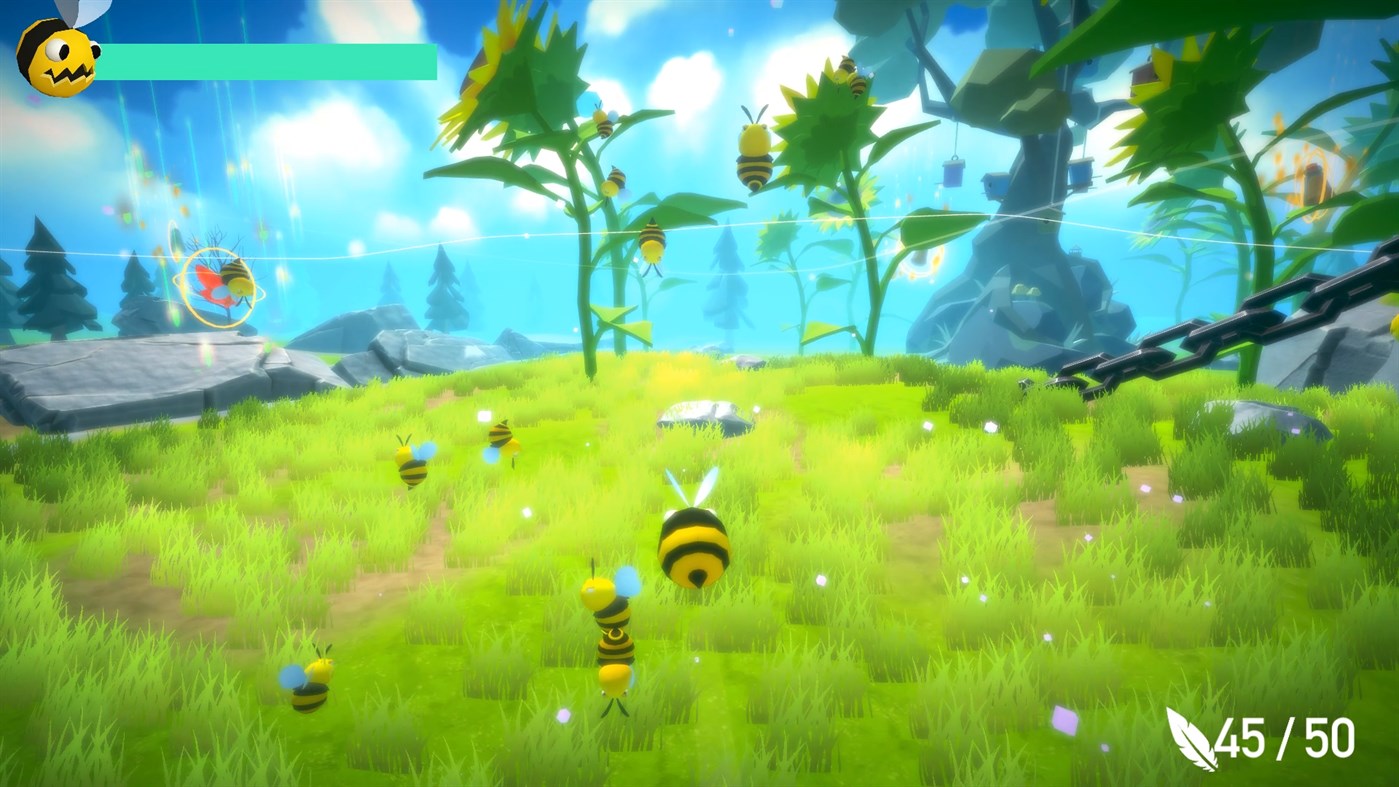Expand the birdhouse attached to the tree

pyautogui.click(x=996, y=186)
